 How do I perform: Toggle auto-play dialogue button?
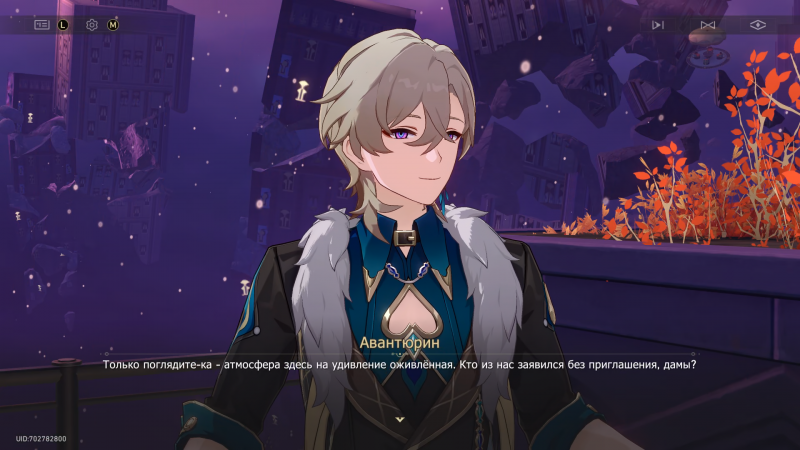pyautogui.click(x=657, y=25)
